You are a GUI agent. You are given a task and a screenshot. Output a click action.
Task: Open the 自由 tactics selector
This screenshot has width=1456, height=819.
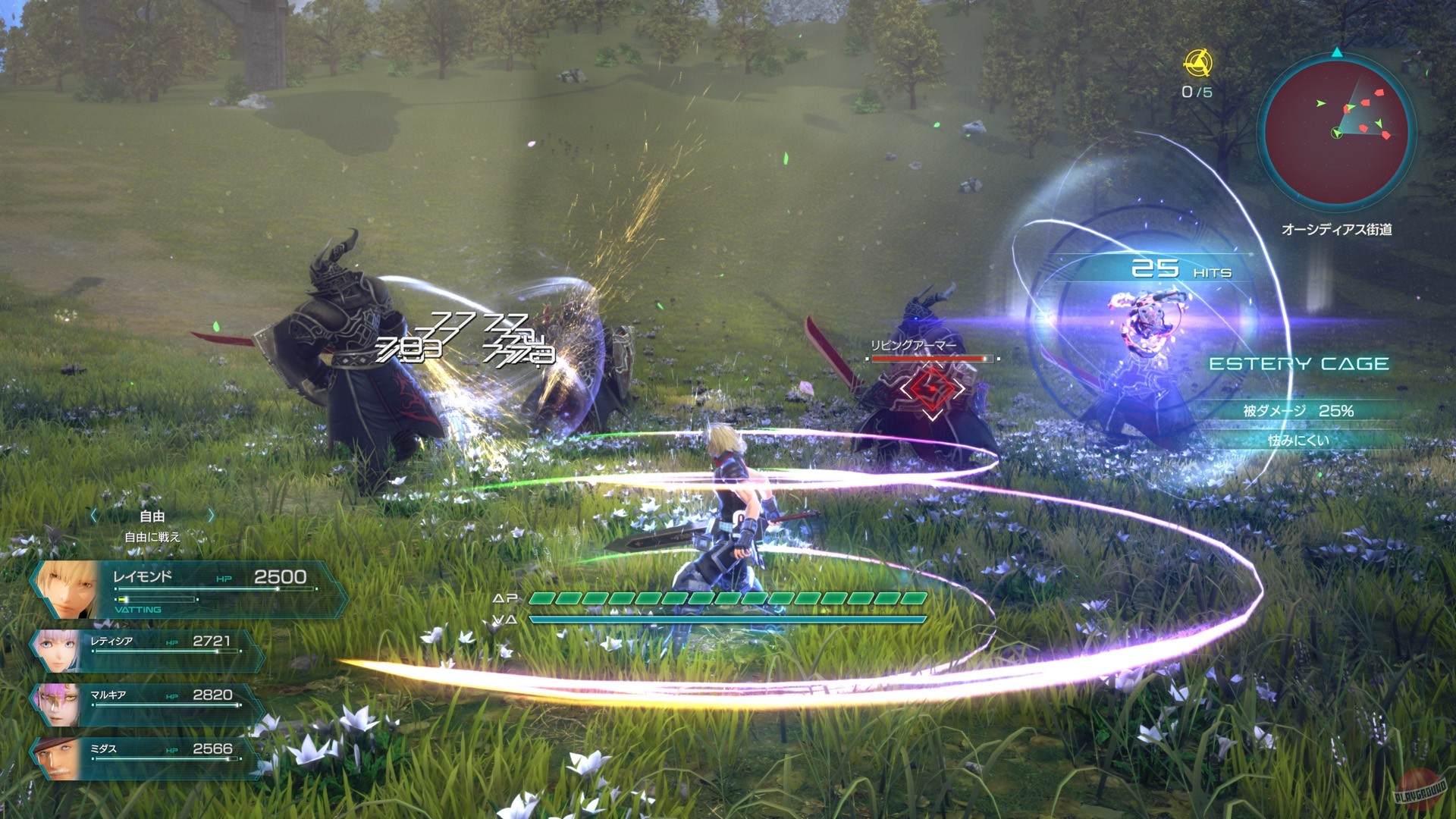pyautogui.click(x=152, y=516)
